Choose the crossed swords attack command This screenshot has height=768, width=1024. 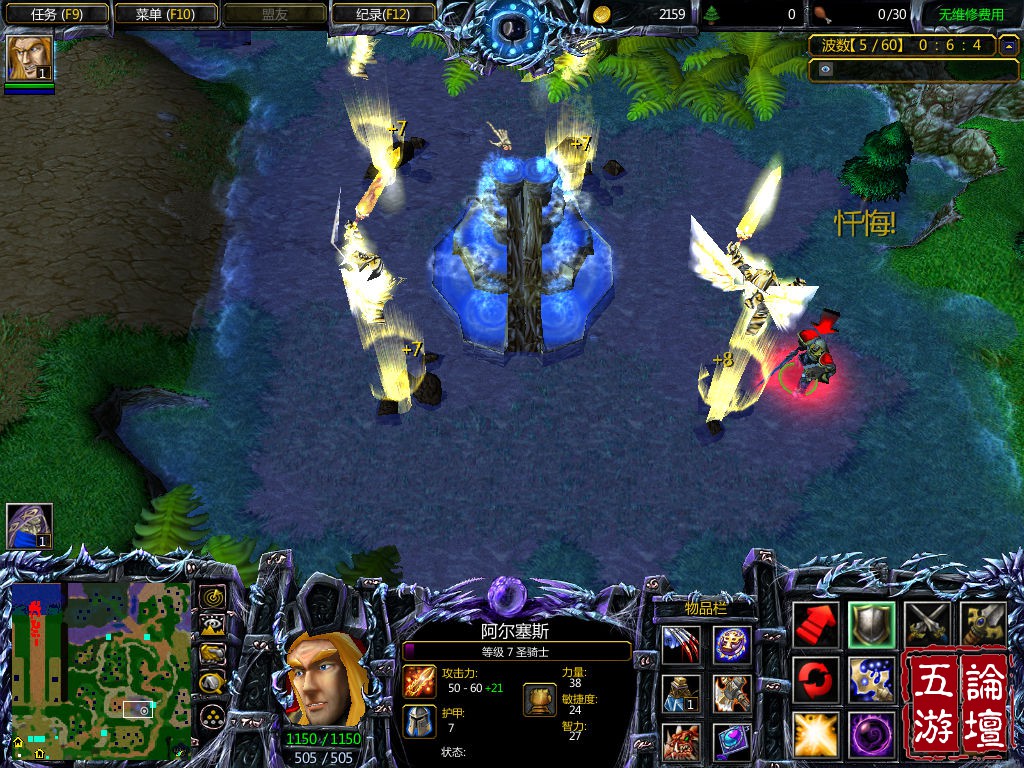point(926,625)
